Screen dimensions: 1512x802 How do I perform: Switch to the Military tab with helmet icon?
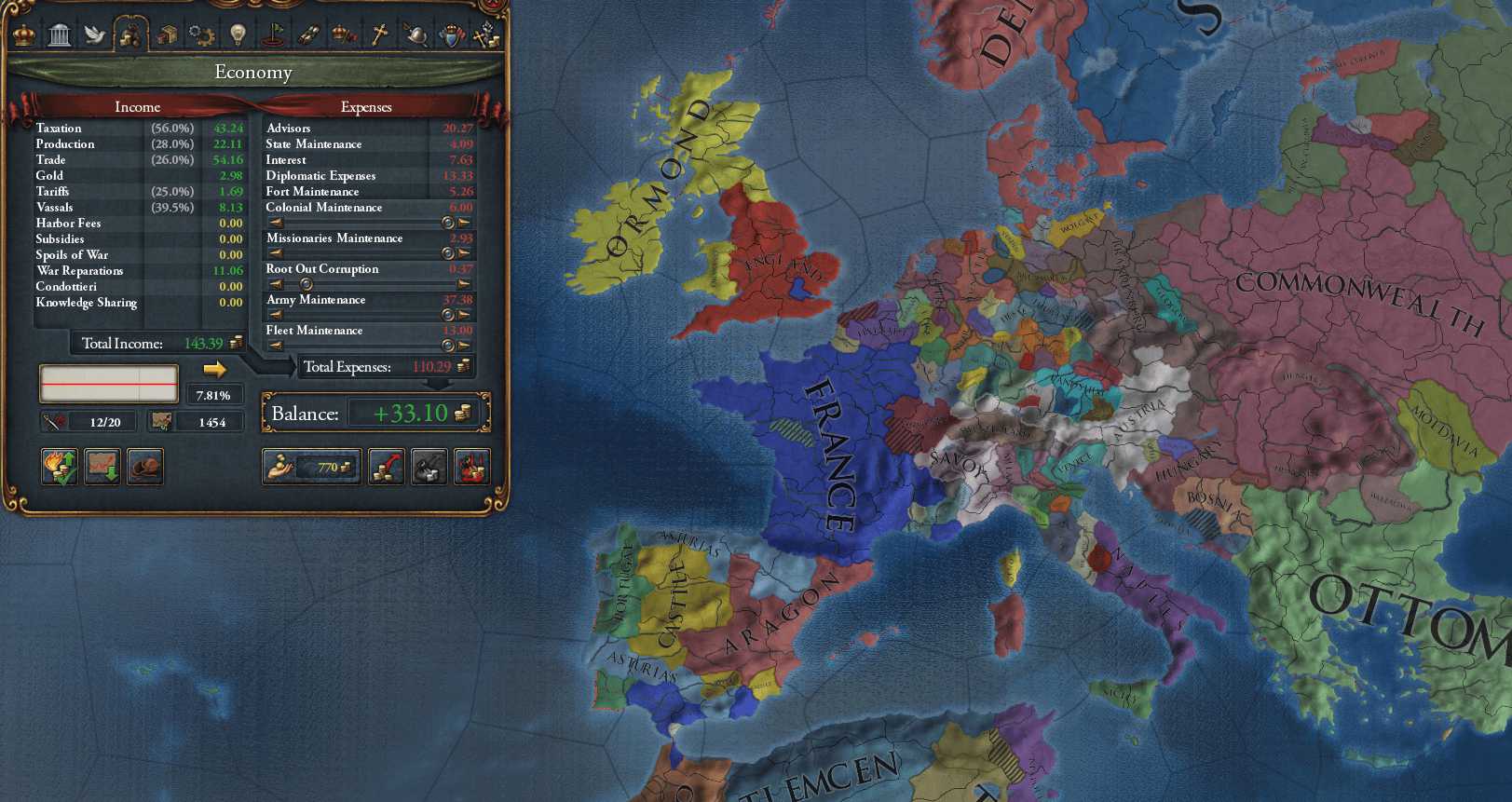coord(415,35)
